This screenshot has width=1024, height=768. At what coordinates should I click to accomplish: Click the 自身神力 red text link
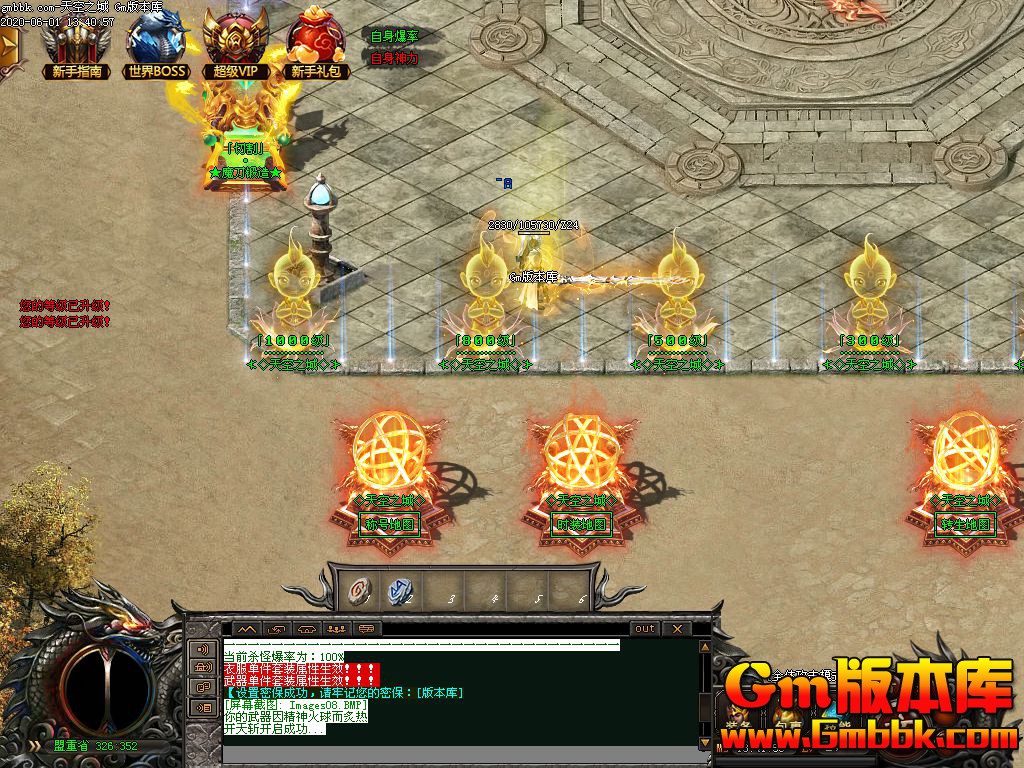click(394, 58)
